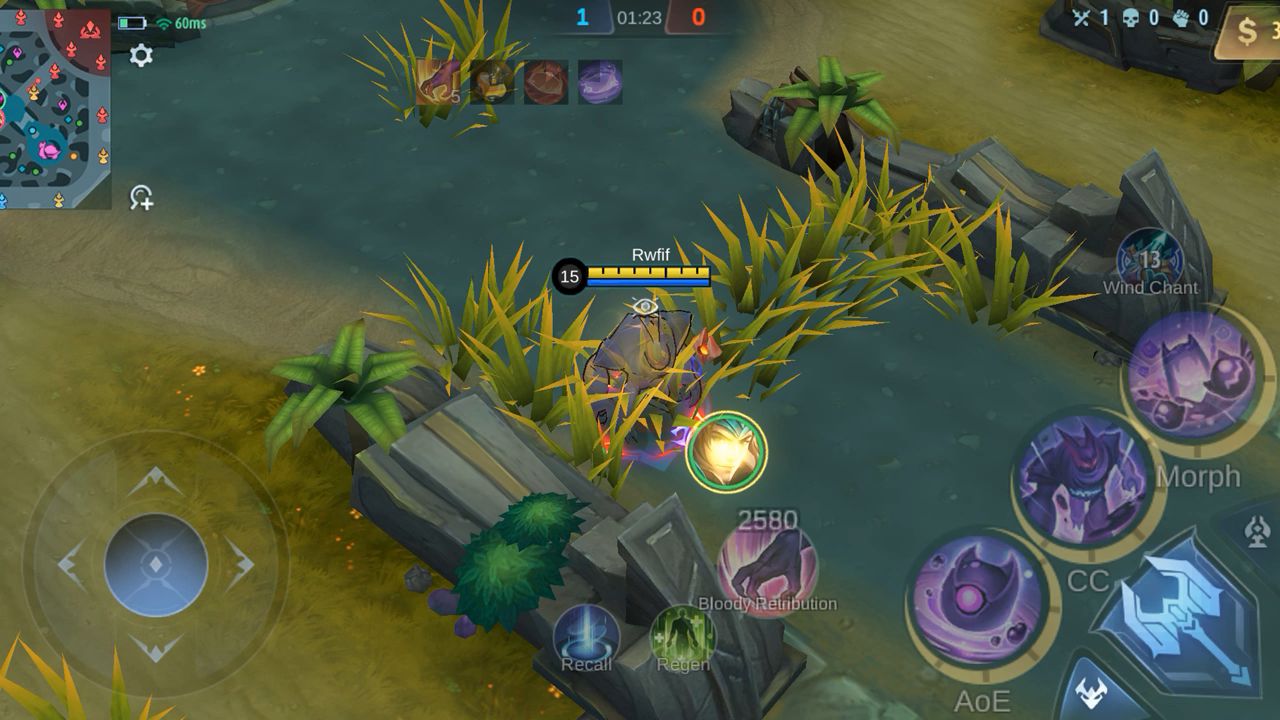Open the gold shop button

1250,32
